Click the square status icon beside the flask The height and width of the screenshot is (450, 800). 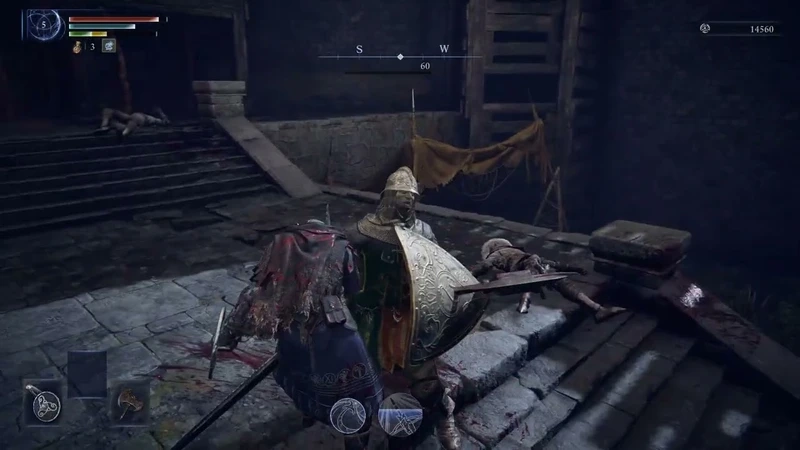[x=108, y=45]
